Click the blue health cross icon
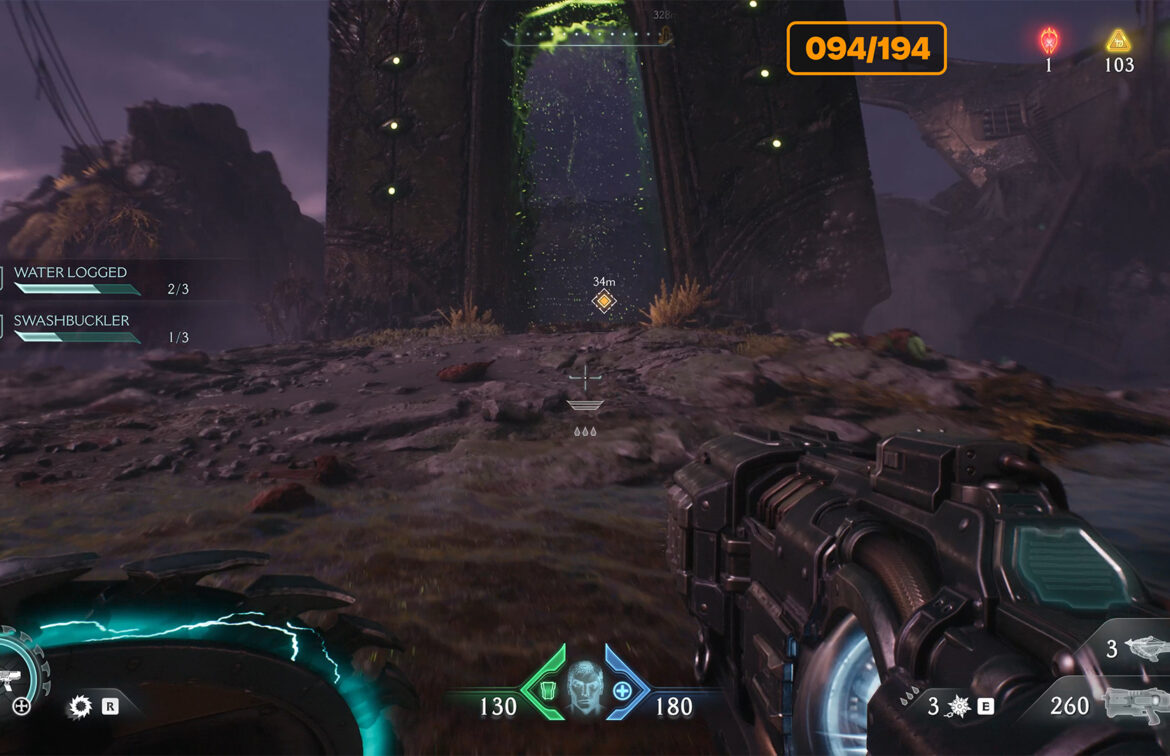 [622, 690]
